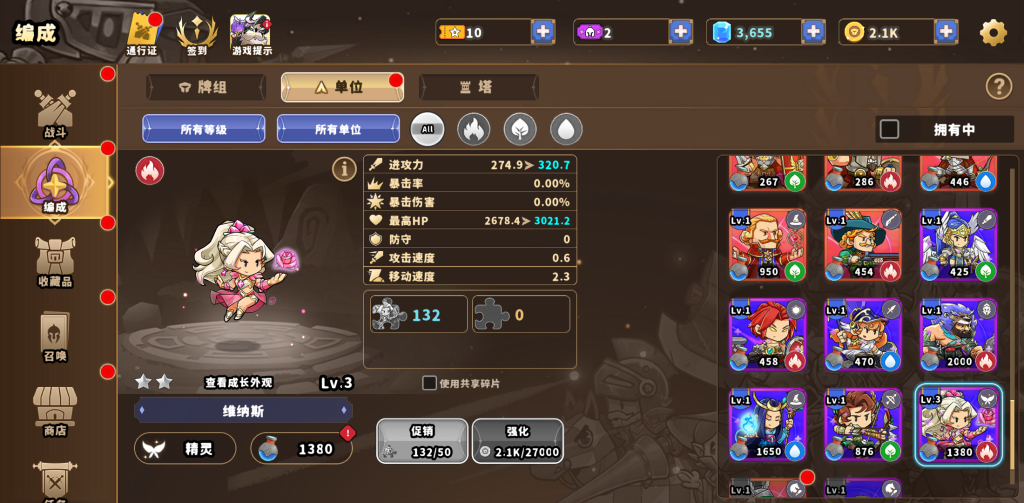Open the question mark help button
The height and width of the screenshot is (503, 1024).
point(998,86)
